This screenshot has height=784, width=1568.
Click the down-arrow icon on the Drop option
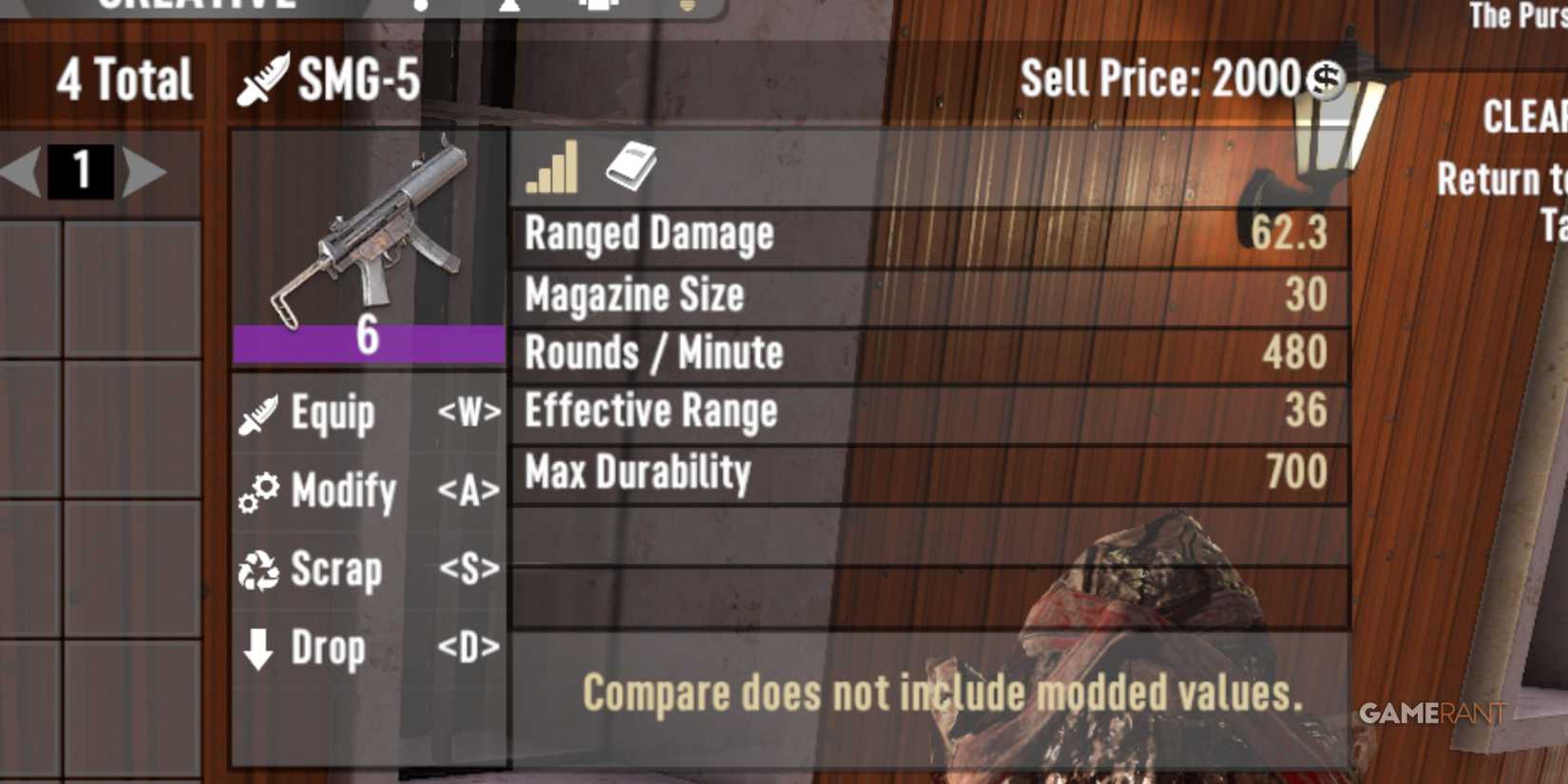pyautogui.click(x=257, y=647)
